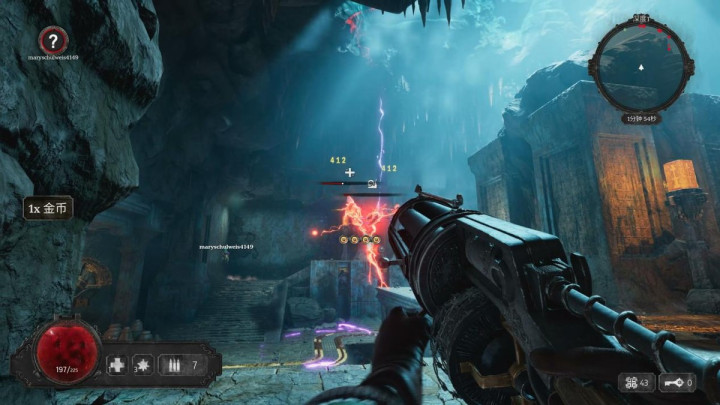Activate the starburst ability slot
The image size is (720, 405).
point(144,364)
